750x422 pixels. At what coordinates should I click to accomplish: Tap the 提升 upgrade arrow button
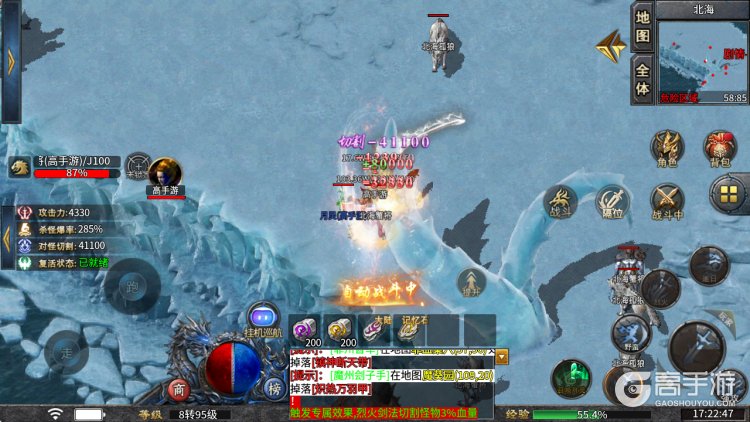(x=472, y=284)
